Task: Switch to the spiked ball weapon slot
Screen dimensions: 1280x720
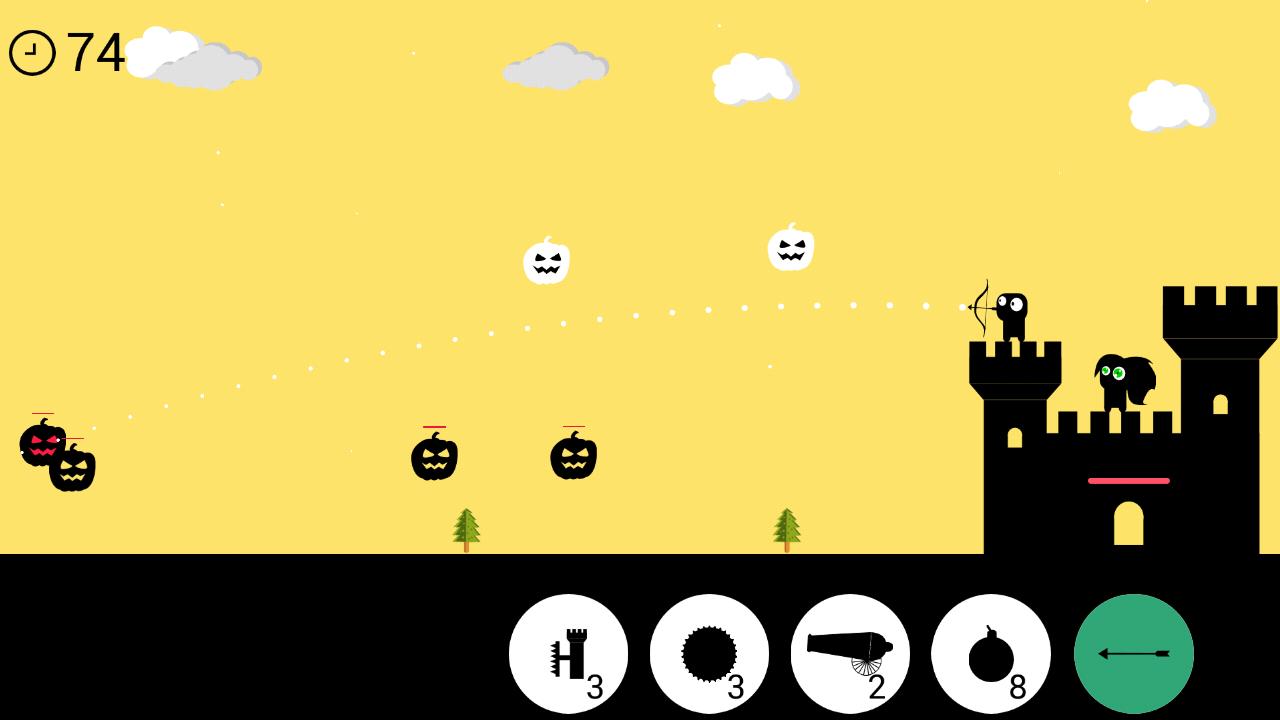Action: [x=710, y=652]
